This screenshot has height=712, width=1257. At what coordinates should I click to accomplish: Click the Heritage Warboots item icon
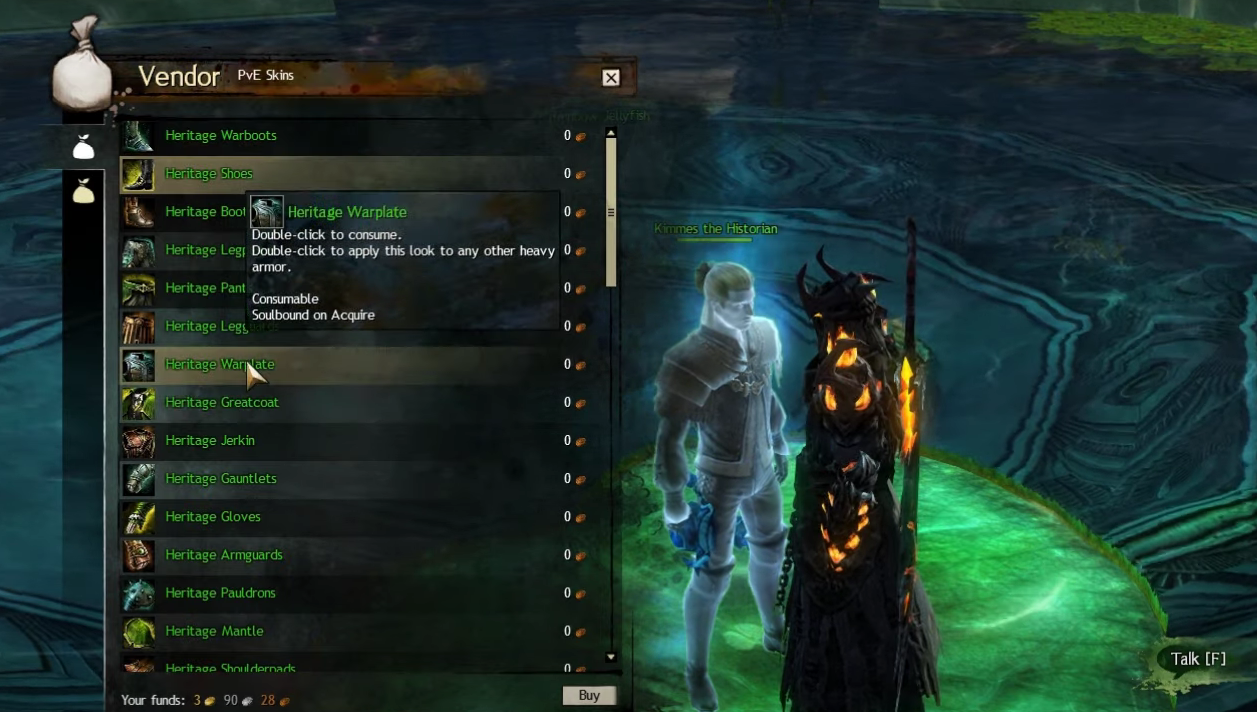click(x=138, y=136)
